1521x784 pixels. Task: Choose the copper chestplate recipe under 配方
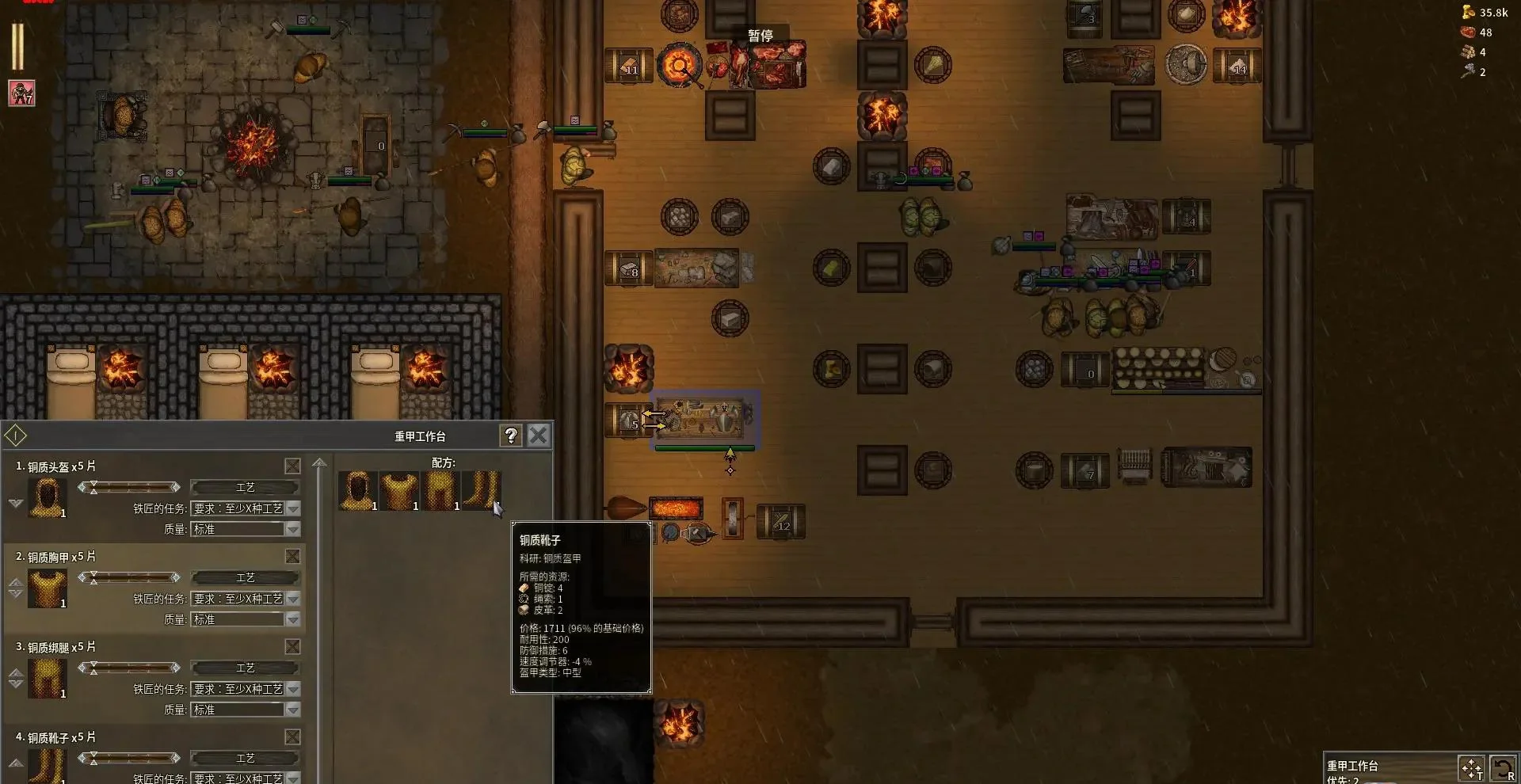399,490
